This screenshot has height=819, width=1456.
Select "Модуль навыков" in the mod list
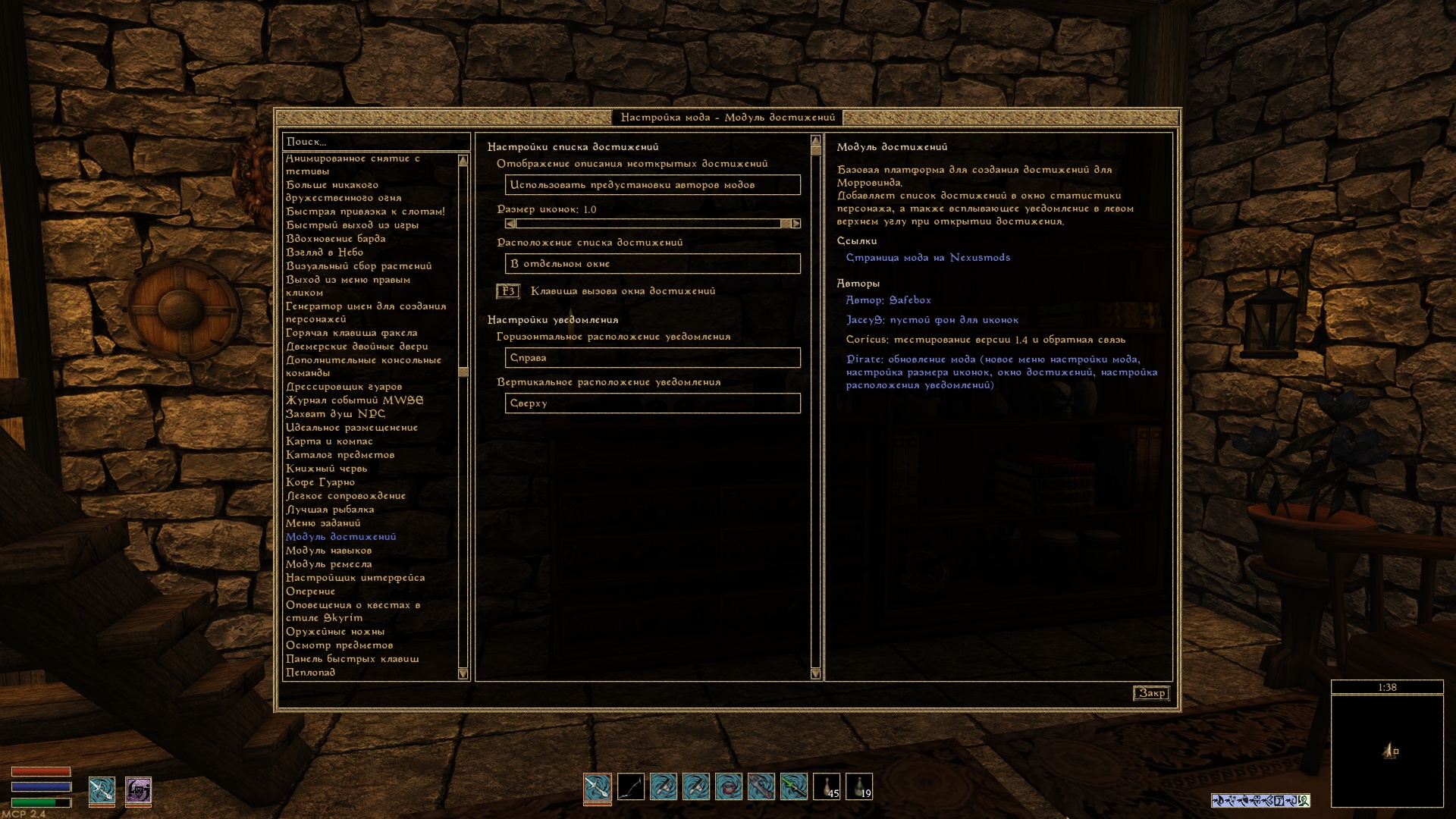pyautogui.click(x=328, y=551)
